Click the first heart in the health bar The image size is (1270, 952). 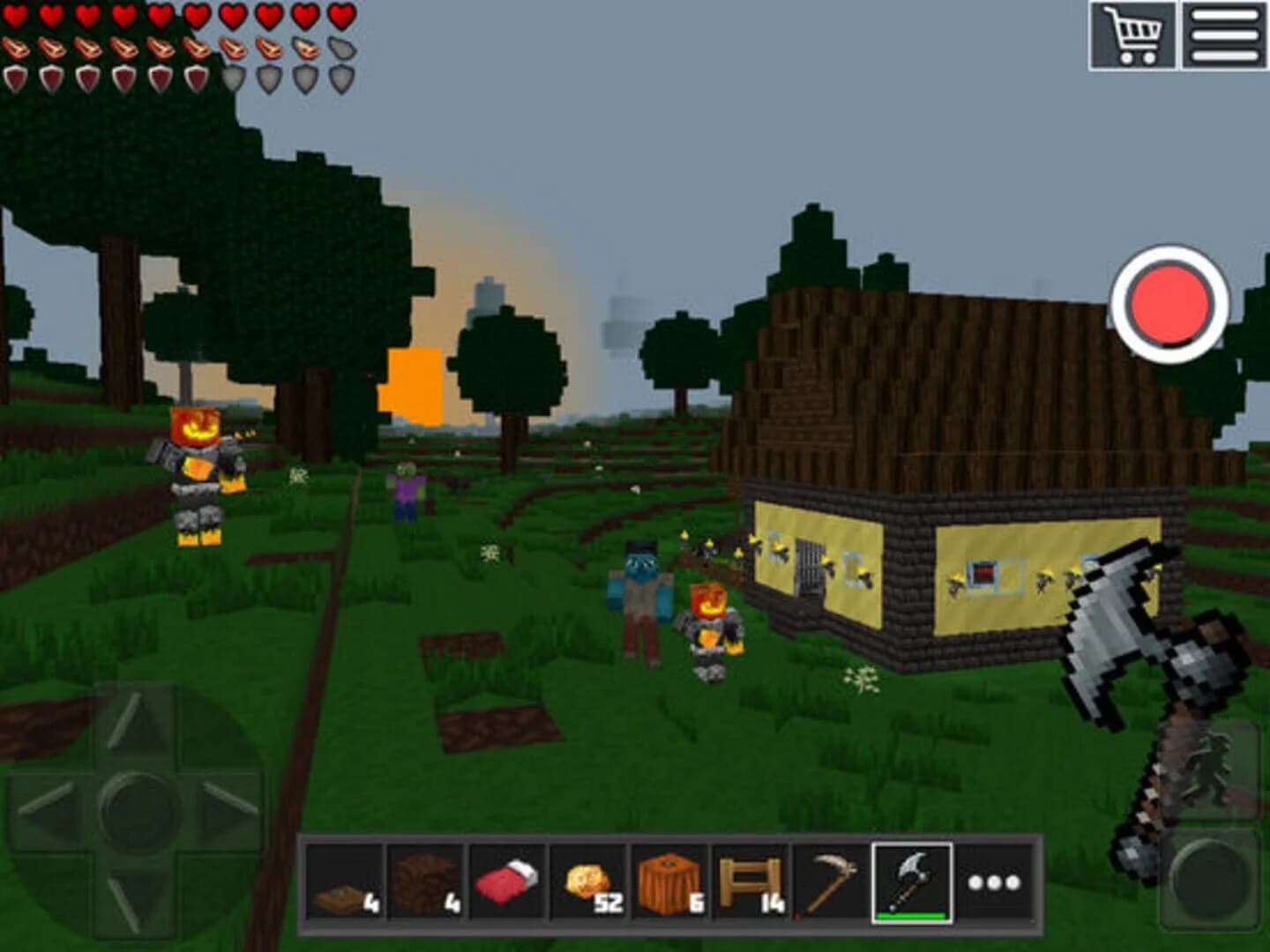coord(15,15)
